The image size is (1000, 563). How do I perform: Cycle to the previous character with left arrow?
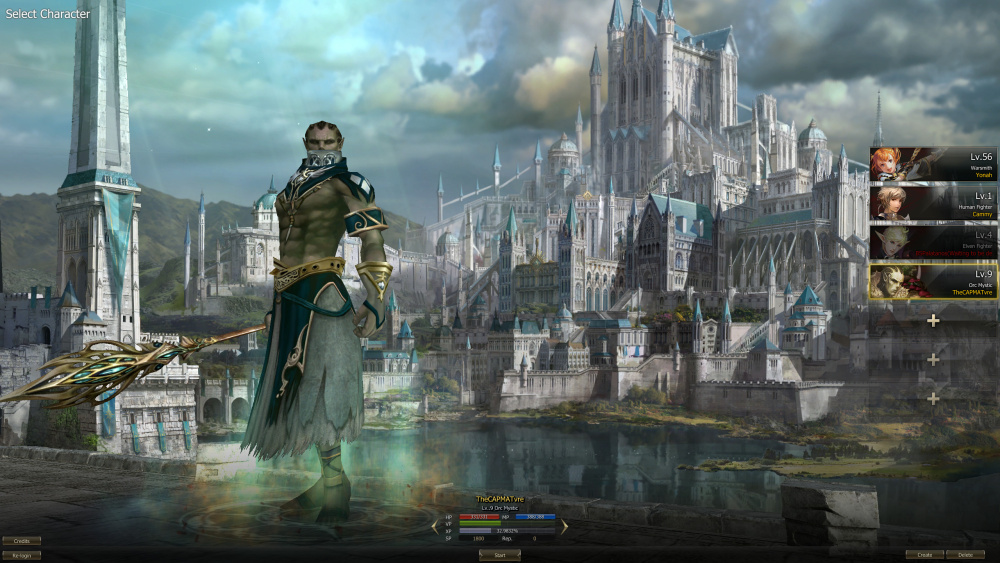coord(436,525)
